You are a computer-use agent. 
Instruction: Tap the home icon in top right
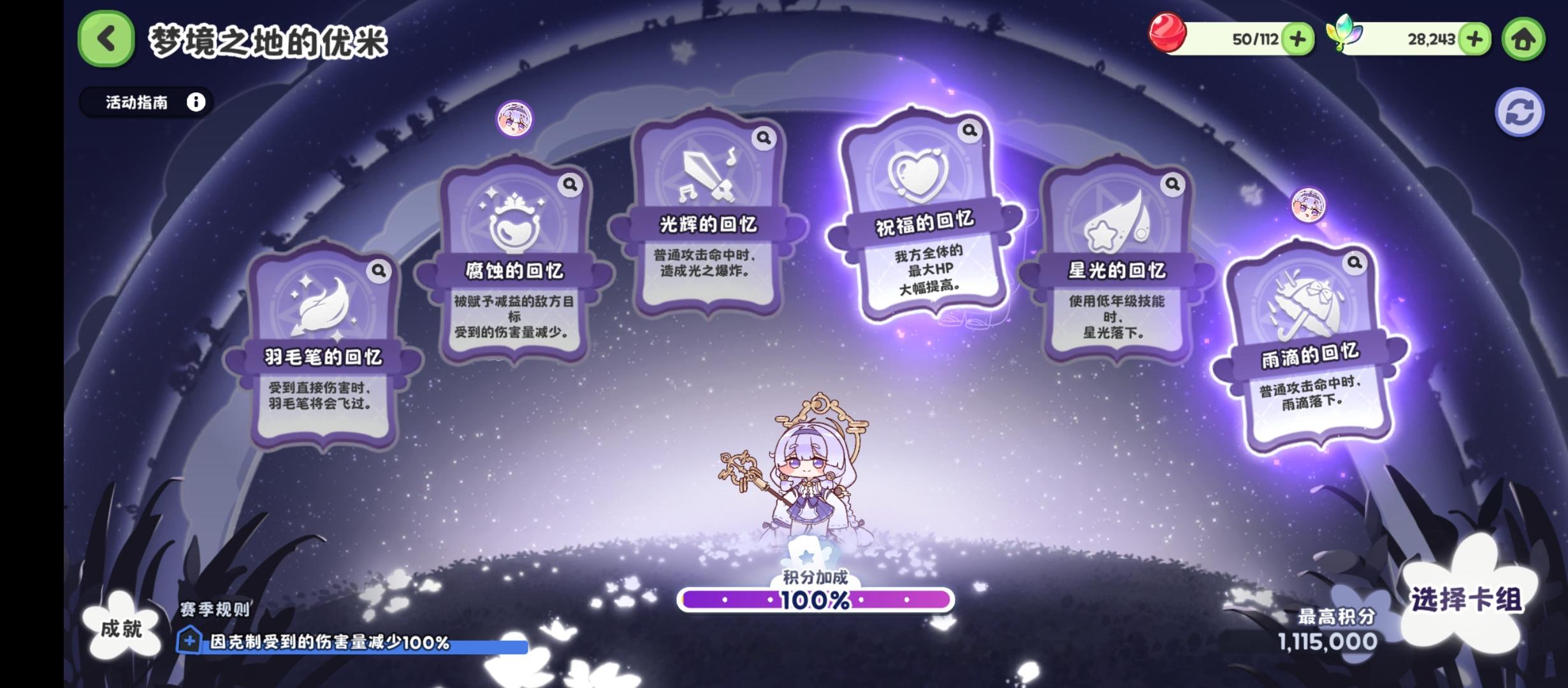pos(1524,39)
